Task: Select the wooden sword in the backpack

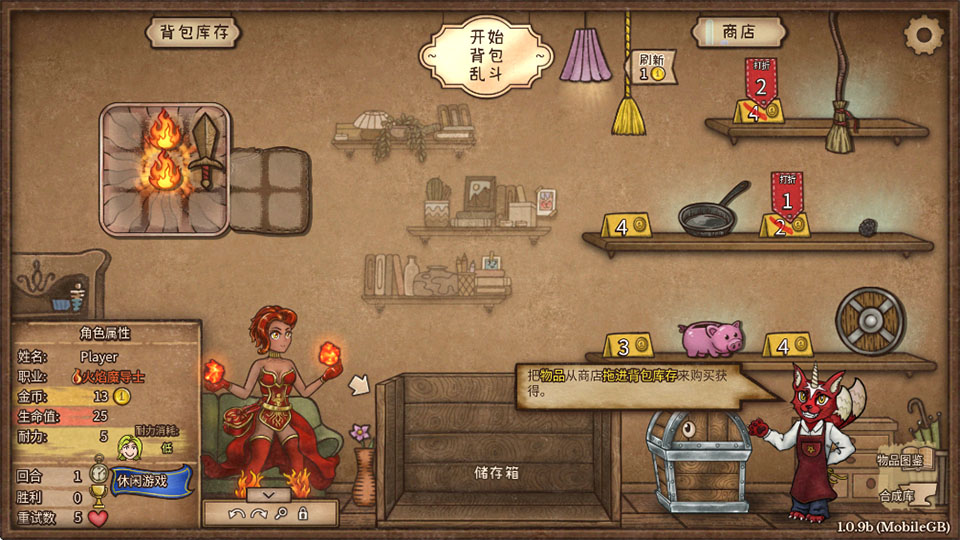Action: click(x=207, y=149)
